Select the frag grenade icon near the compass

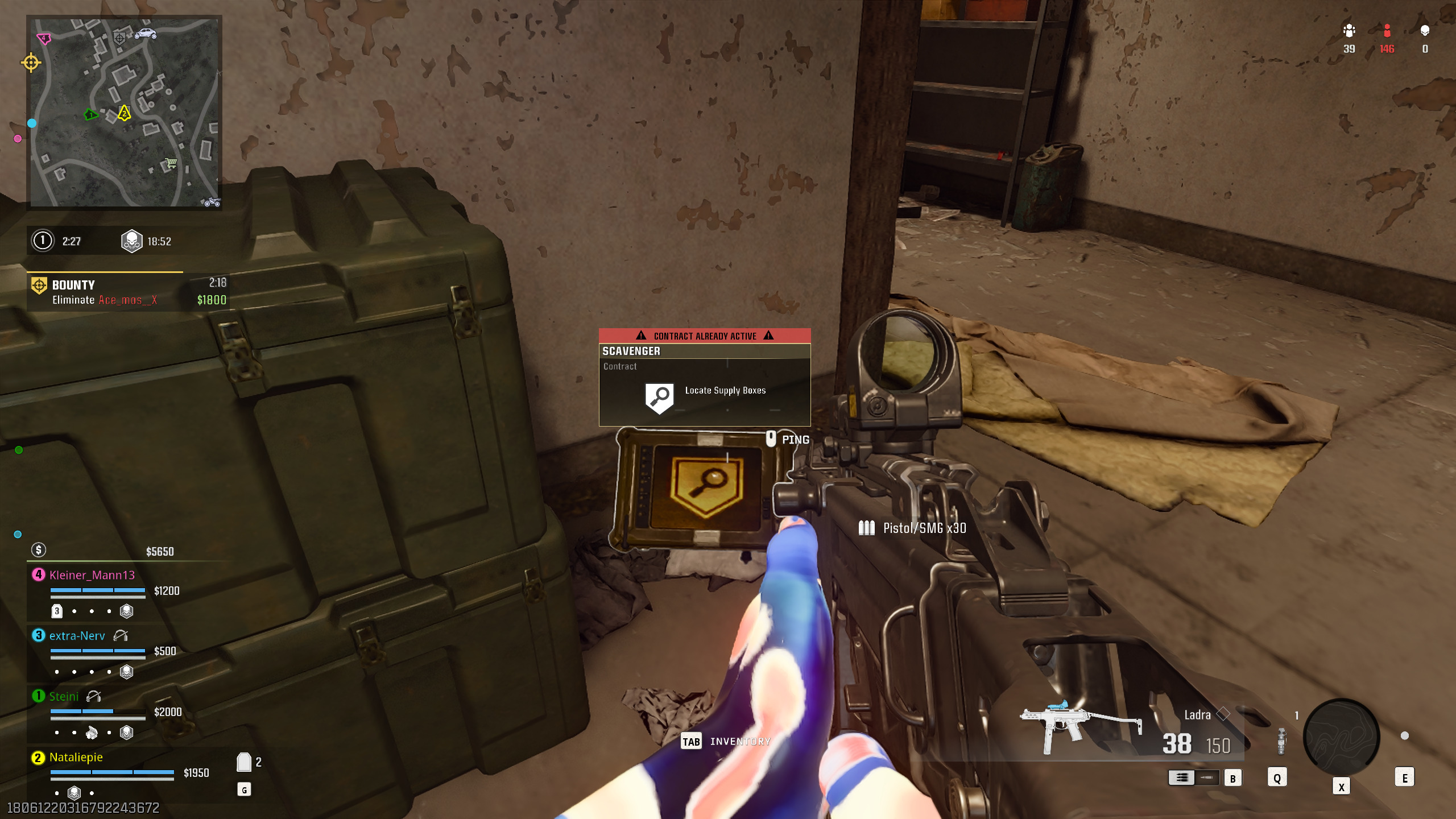pyautogui.click(x=1281, y=742)
